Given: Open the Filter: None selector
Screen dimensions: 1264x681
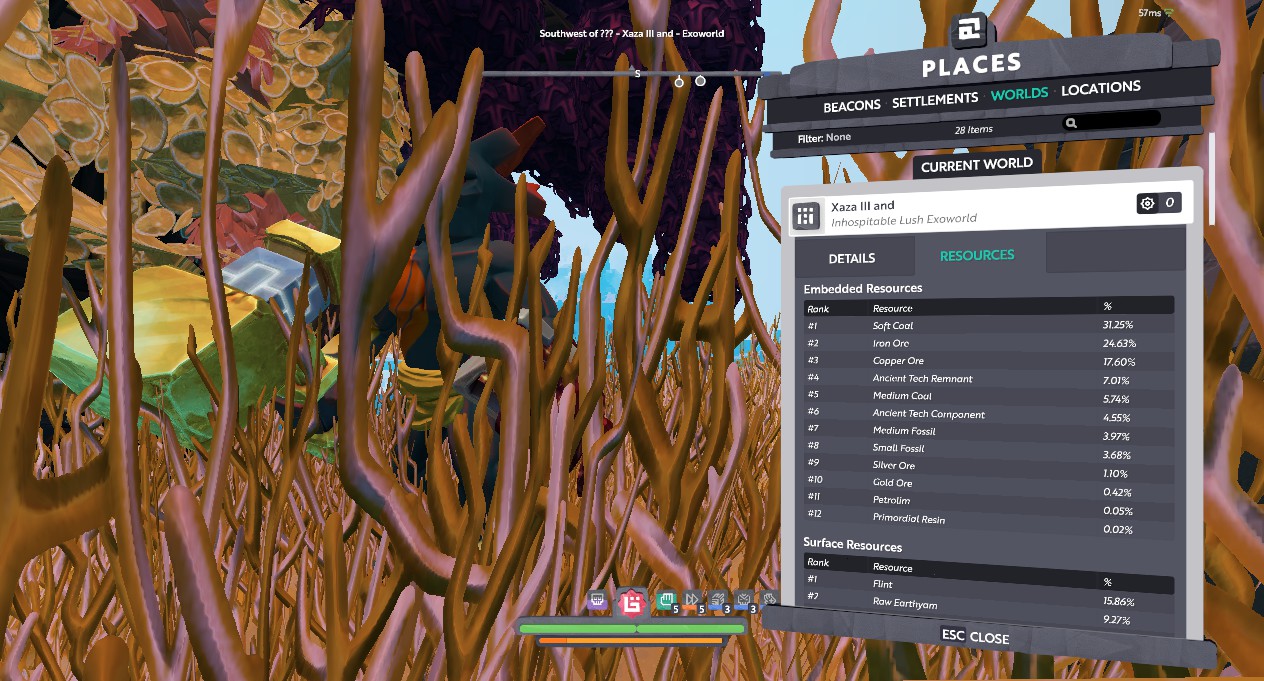Looking at the screenshot, I should click(824, 137).
